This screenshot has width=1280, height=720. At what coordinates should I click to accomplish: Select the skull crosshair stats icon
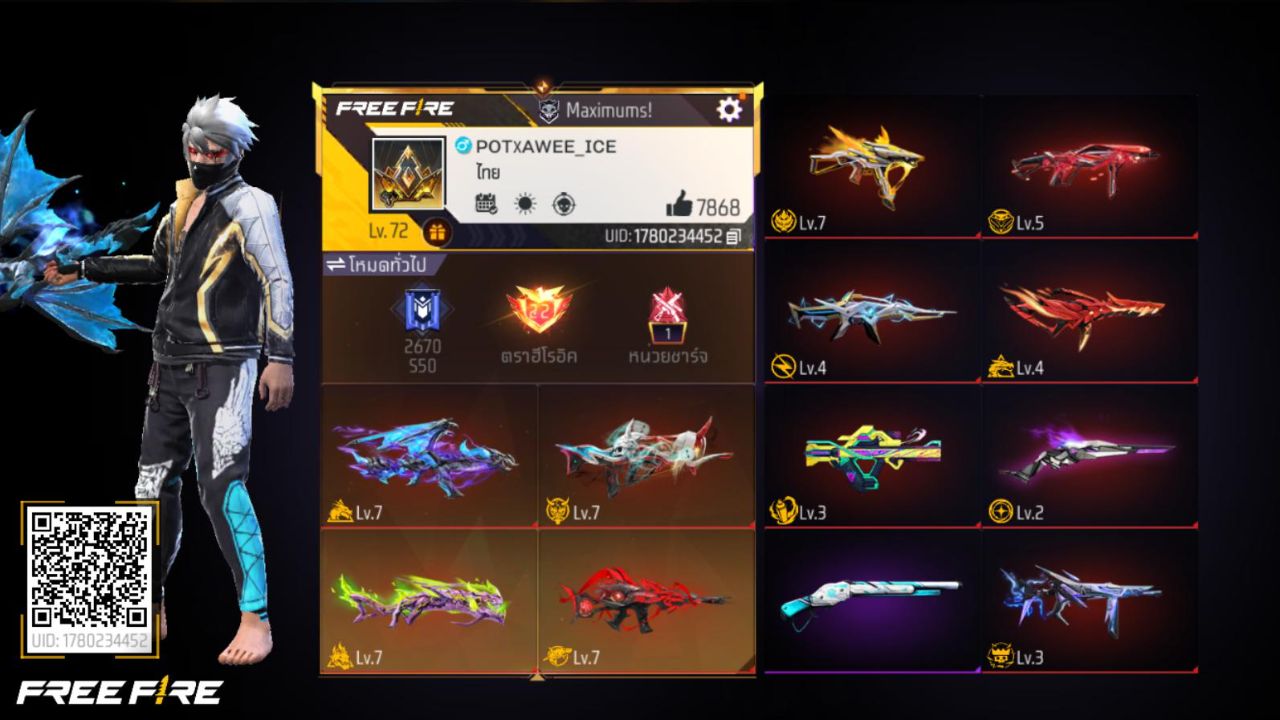point(566,203)
